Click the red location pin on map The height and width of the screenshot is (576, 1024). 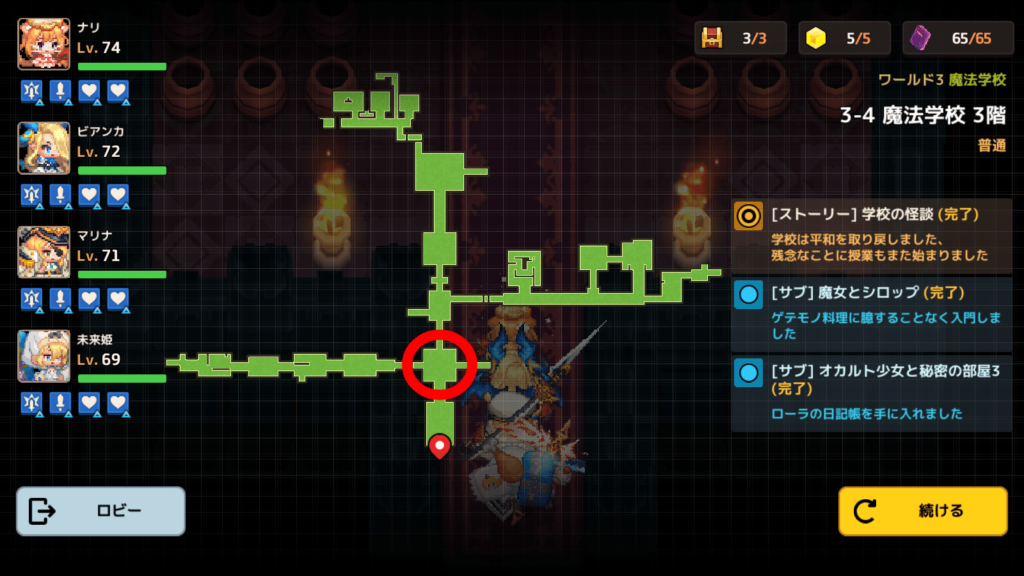(439, 445)
